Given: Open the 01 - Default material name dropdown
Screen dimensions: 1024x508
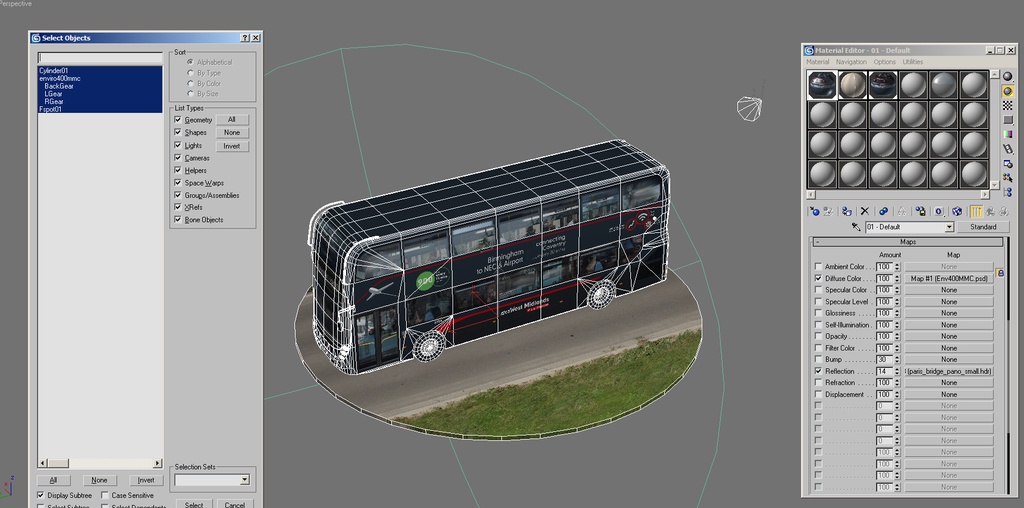Looking at the screenshot, I should (949, 227).
